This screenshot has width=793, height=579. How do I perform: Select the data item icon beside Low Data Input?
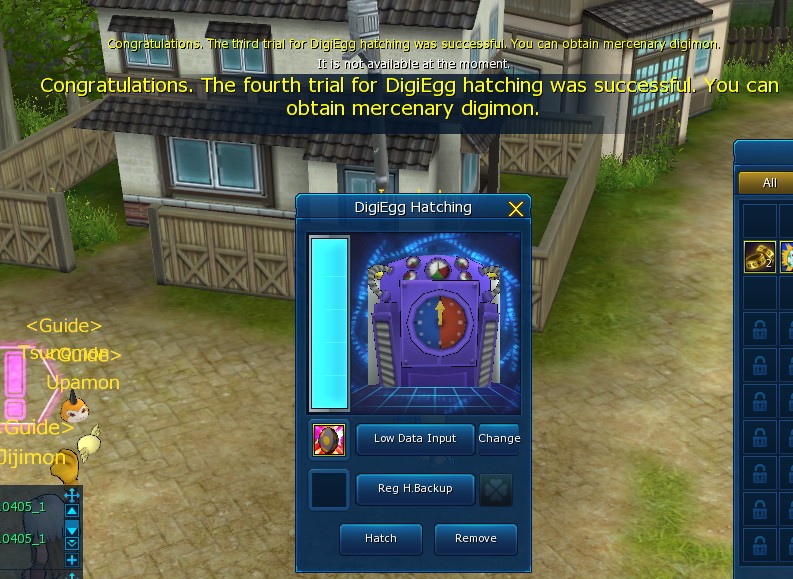tap(329, 439)
